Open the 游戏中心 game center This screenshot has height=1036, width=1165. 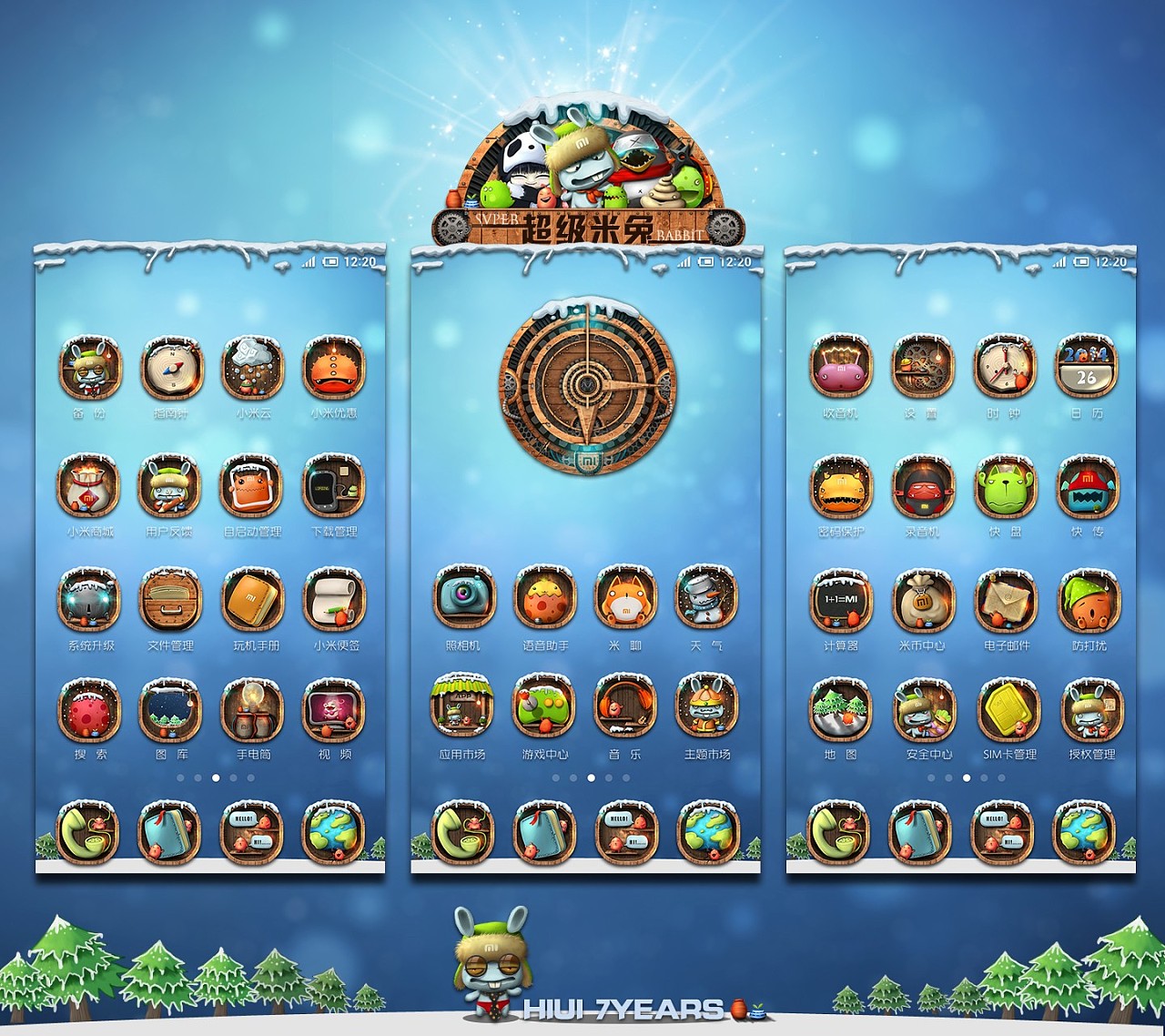[x=544, y=706]
